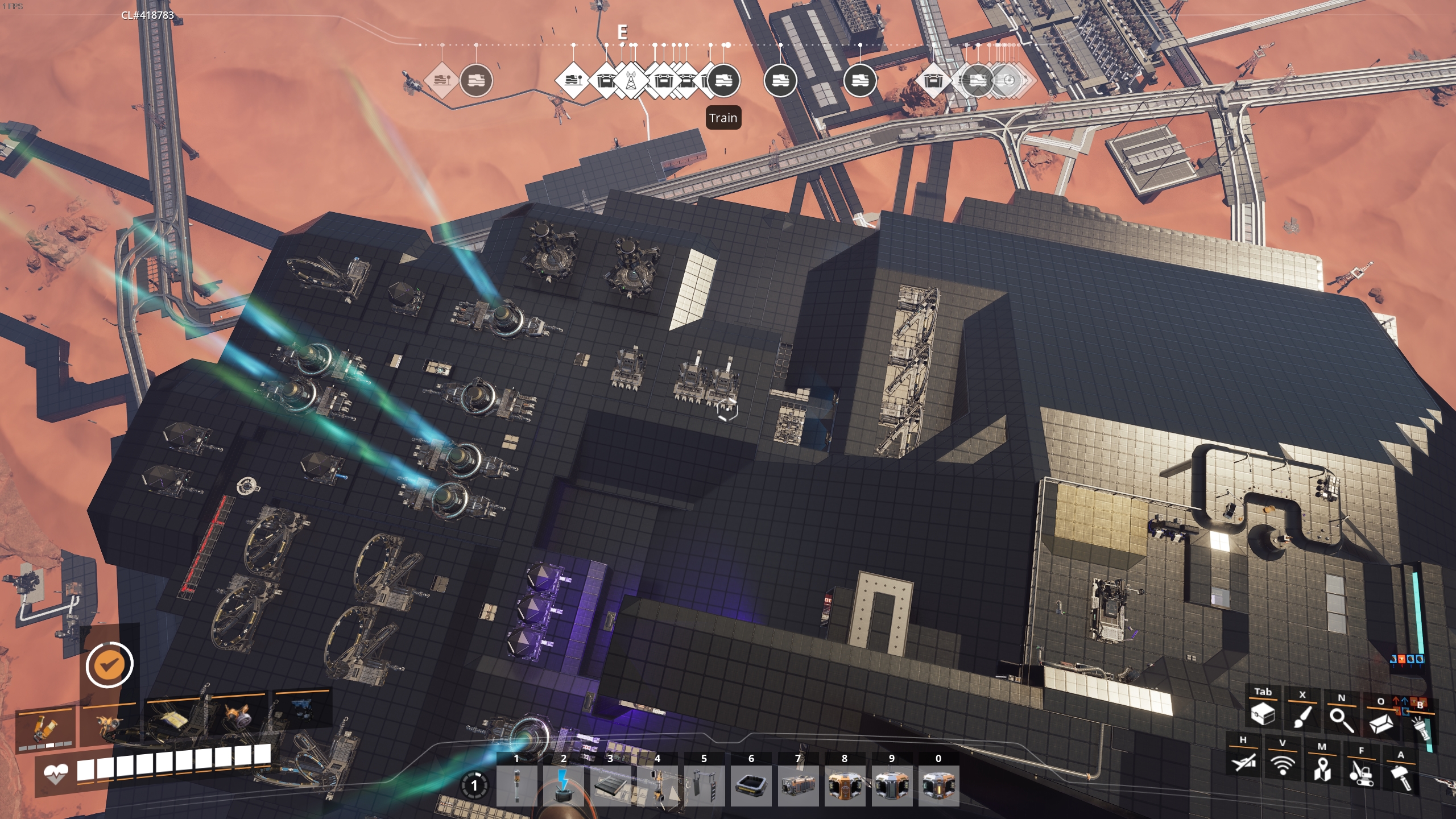
Task: Activate the wifi signal scanner icon
Action: [1283, 765]
